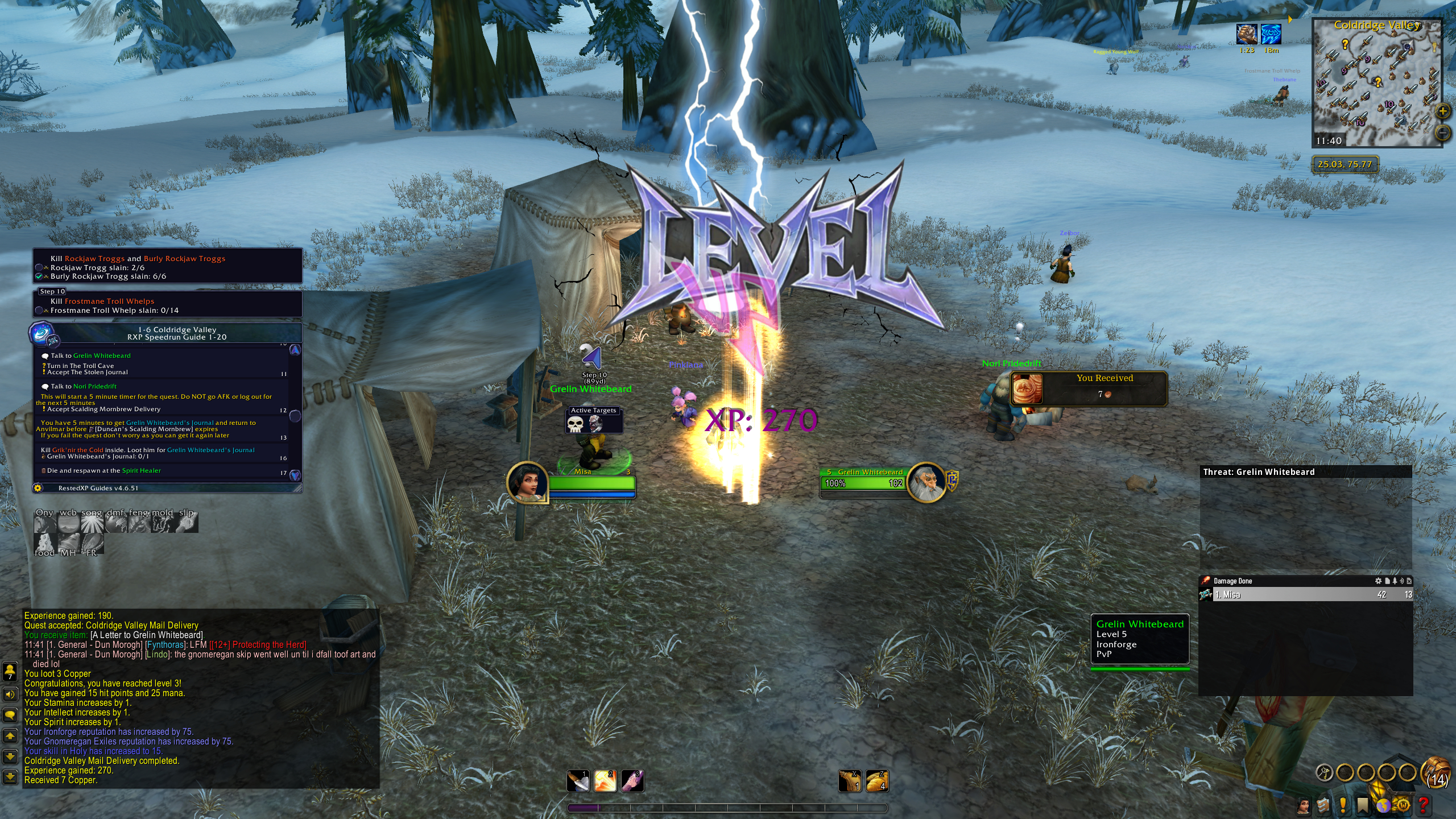Select the Misa player portrait frame
Viewport: 1456px width, 819px height.
[528, 482]
